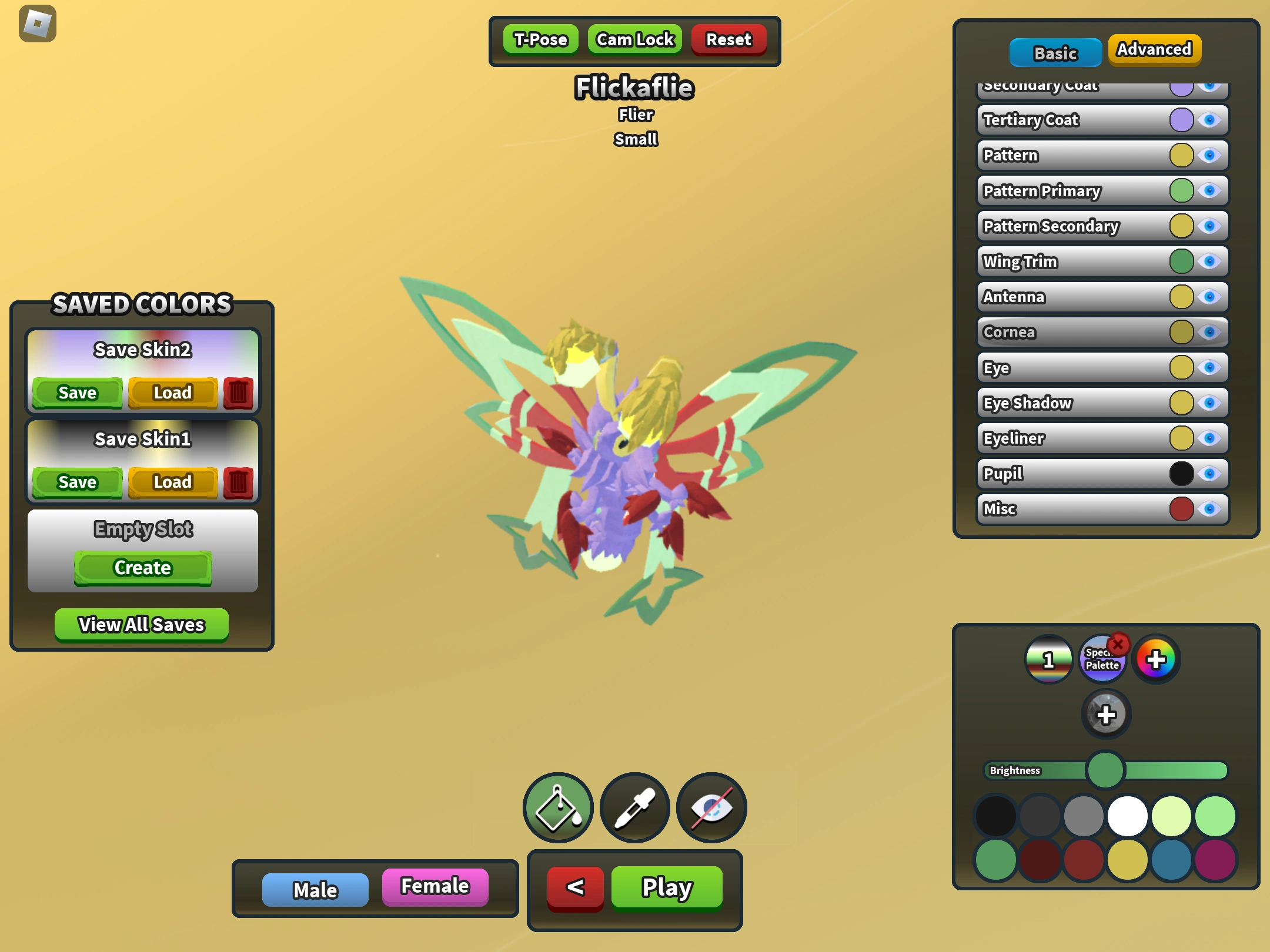Screen dimensions: 1270x952
Task: Toggle visibility of the Tertiary Coat color
Action: [x=1208, y=120]
